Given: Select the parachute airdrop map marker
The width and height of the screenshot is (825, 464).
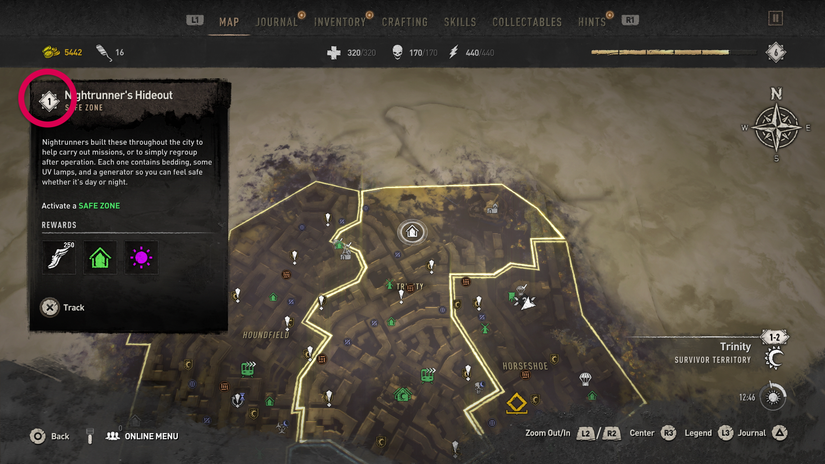Looking at the screenshot, I should [x=585, y=379].
